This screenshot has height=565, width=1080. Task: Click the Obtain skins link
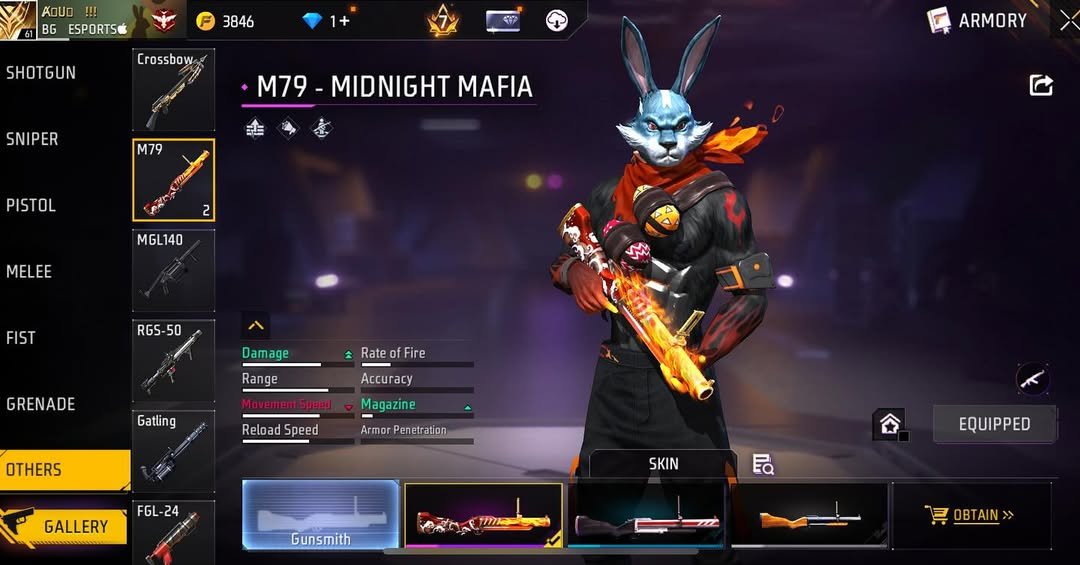(x=971, y=515)
